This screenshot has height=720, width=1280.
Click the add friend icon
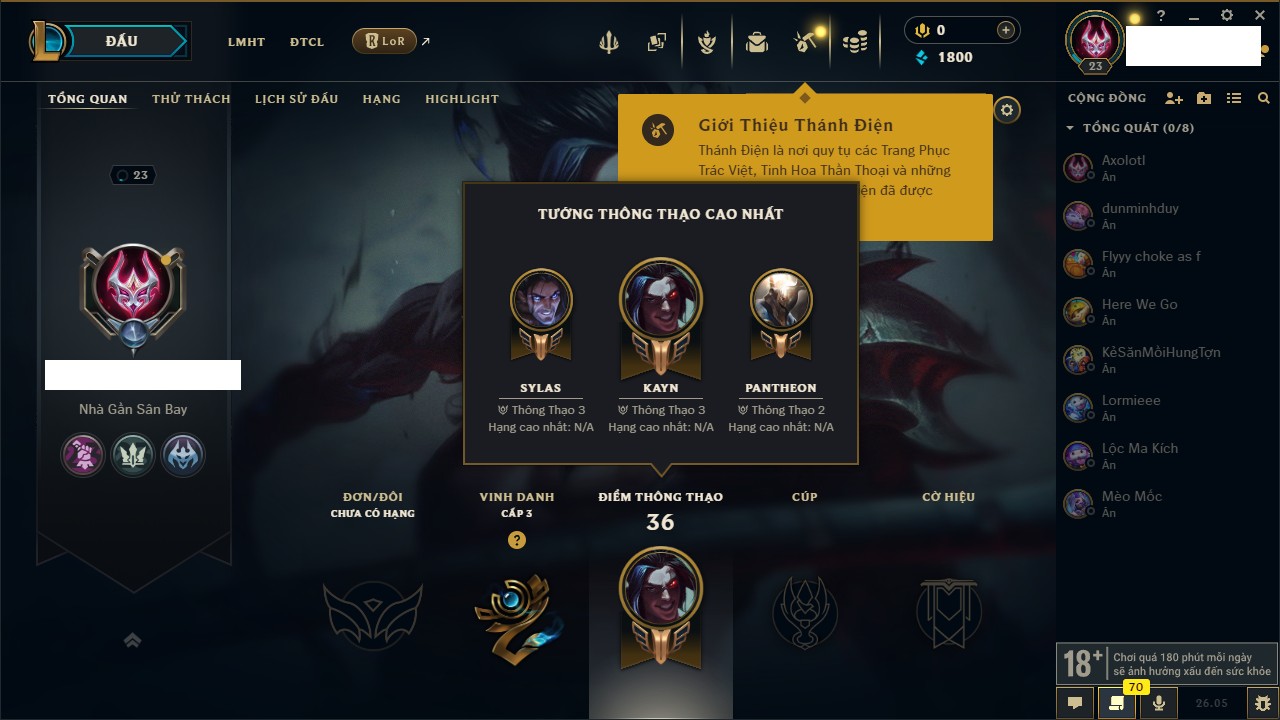(x=1174, y=99)
